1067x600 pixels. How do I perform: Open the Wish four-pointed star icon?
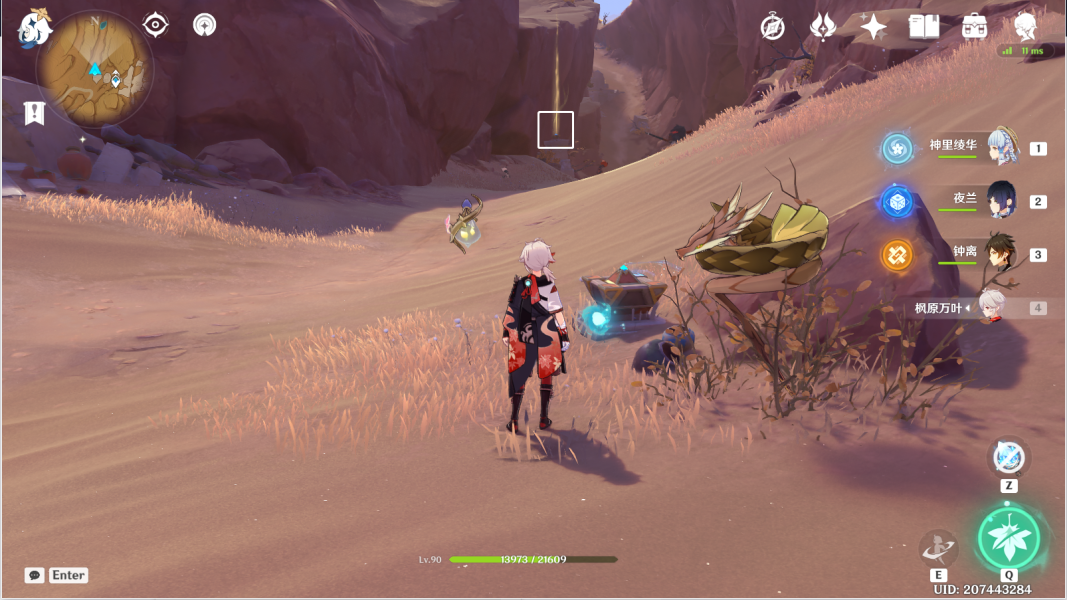(x=873, y=27)
